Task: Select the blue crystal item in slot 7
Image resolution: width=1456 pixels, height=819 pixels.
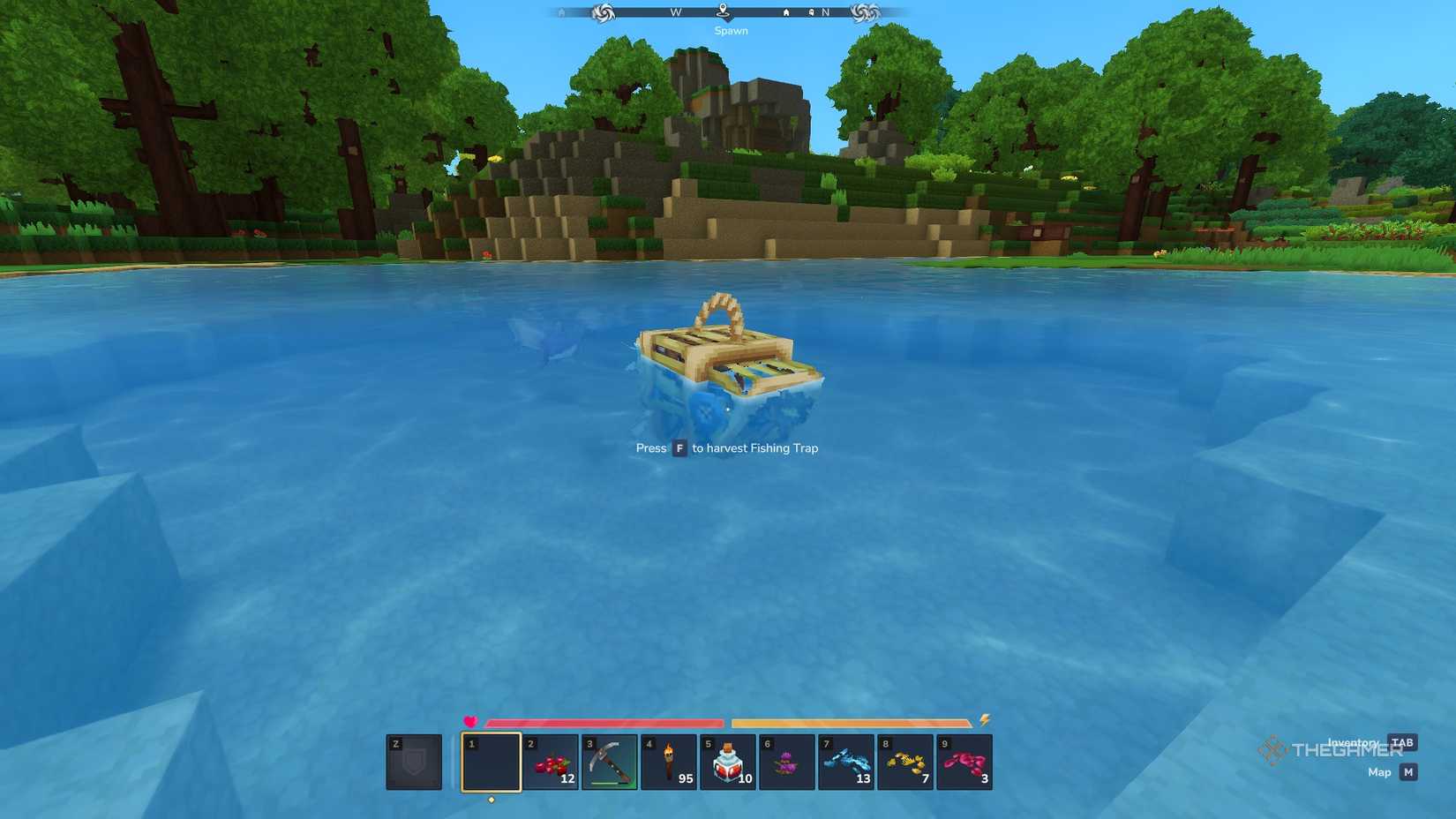Action: pos(846,763)
